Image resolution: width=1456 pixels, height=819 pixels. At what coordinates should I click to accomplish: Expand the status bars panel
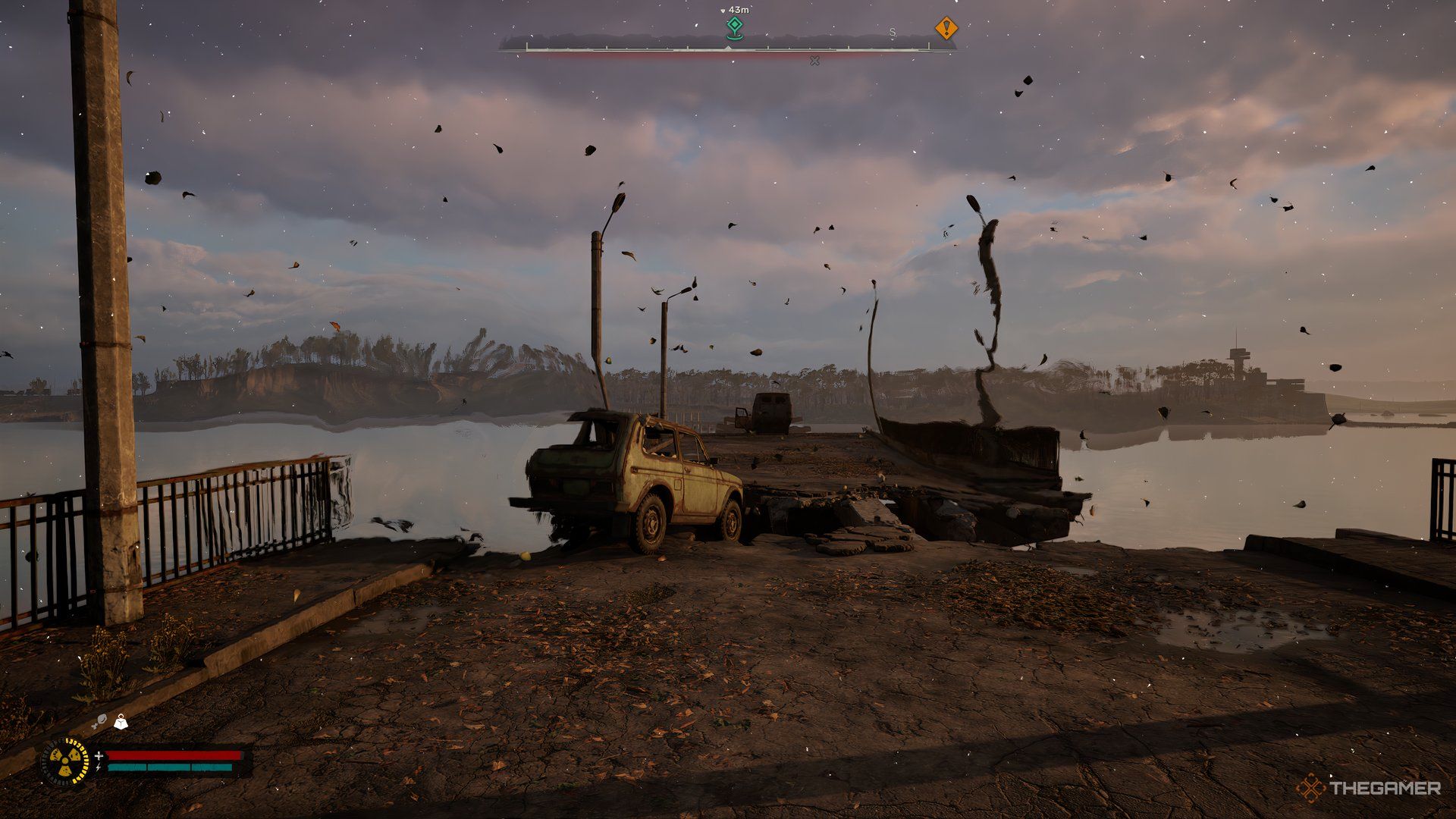coord(173,761)
